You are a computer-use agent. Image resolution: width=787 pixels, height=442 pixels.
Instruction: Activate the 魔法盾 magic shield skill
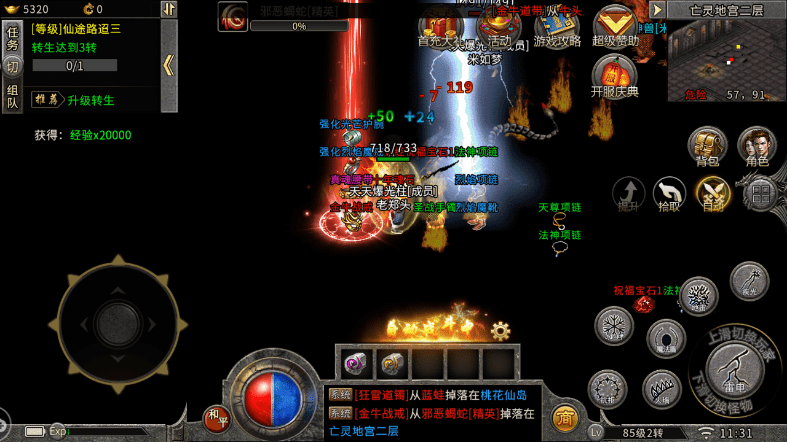(x=665, y=339)
